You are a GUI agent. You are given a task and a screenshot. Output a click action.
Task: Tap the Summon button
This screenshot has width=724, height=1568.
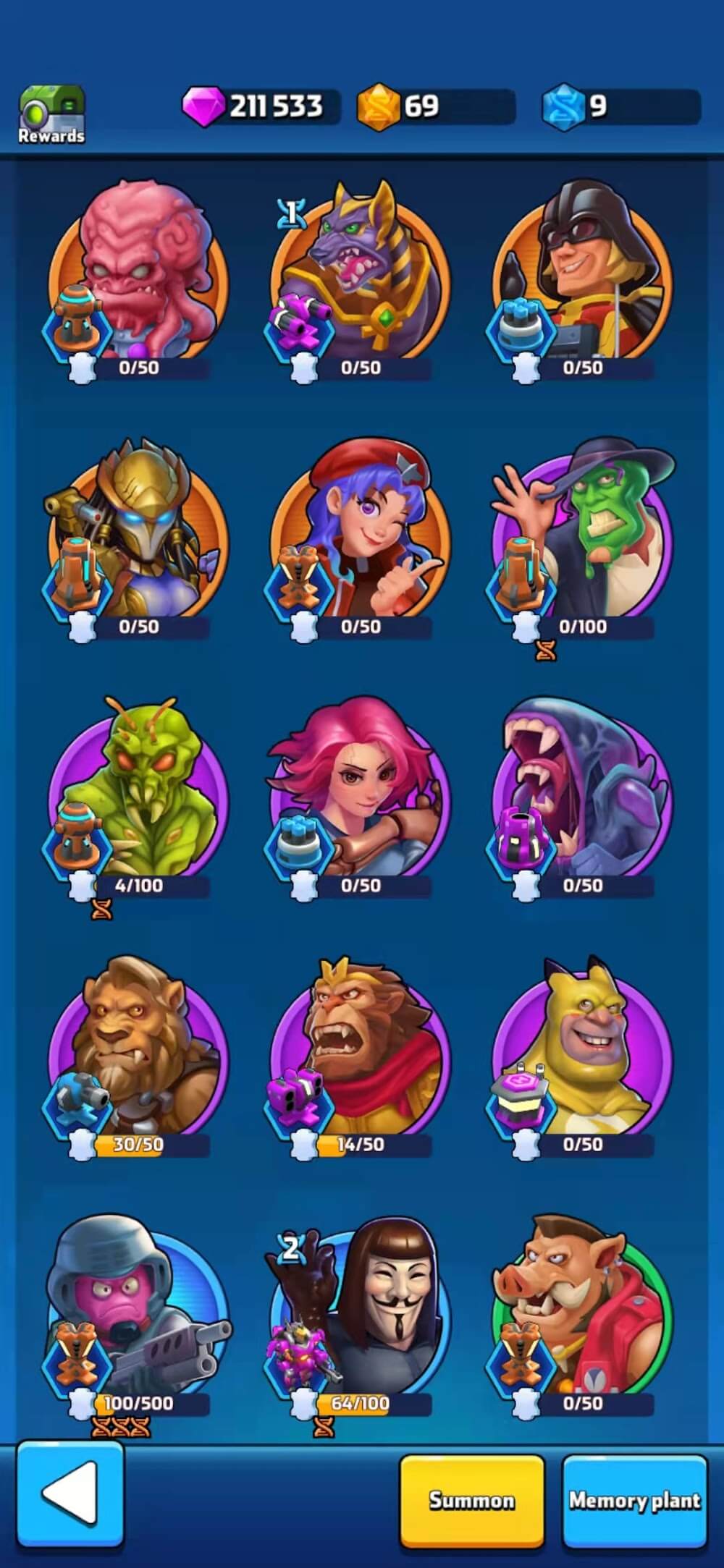(x=471, y=1499)
